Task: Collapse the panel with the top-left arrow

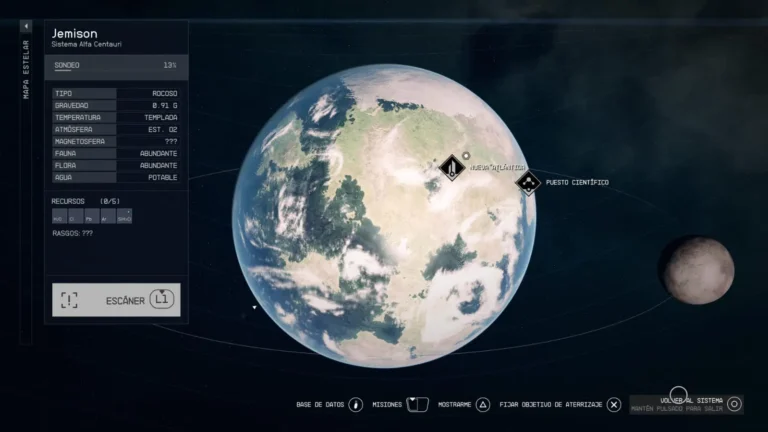Action: tap(26, 27)
